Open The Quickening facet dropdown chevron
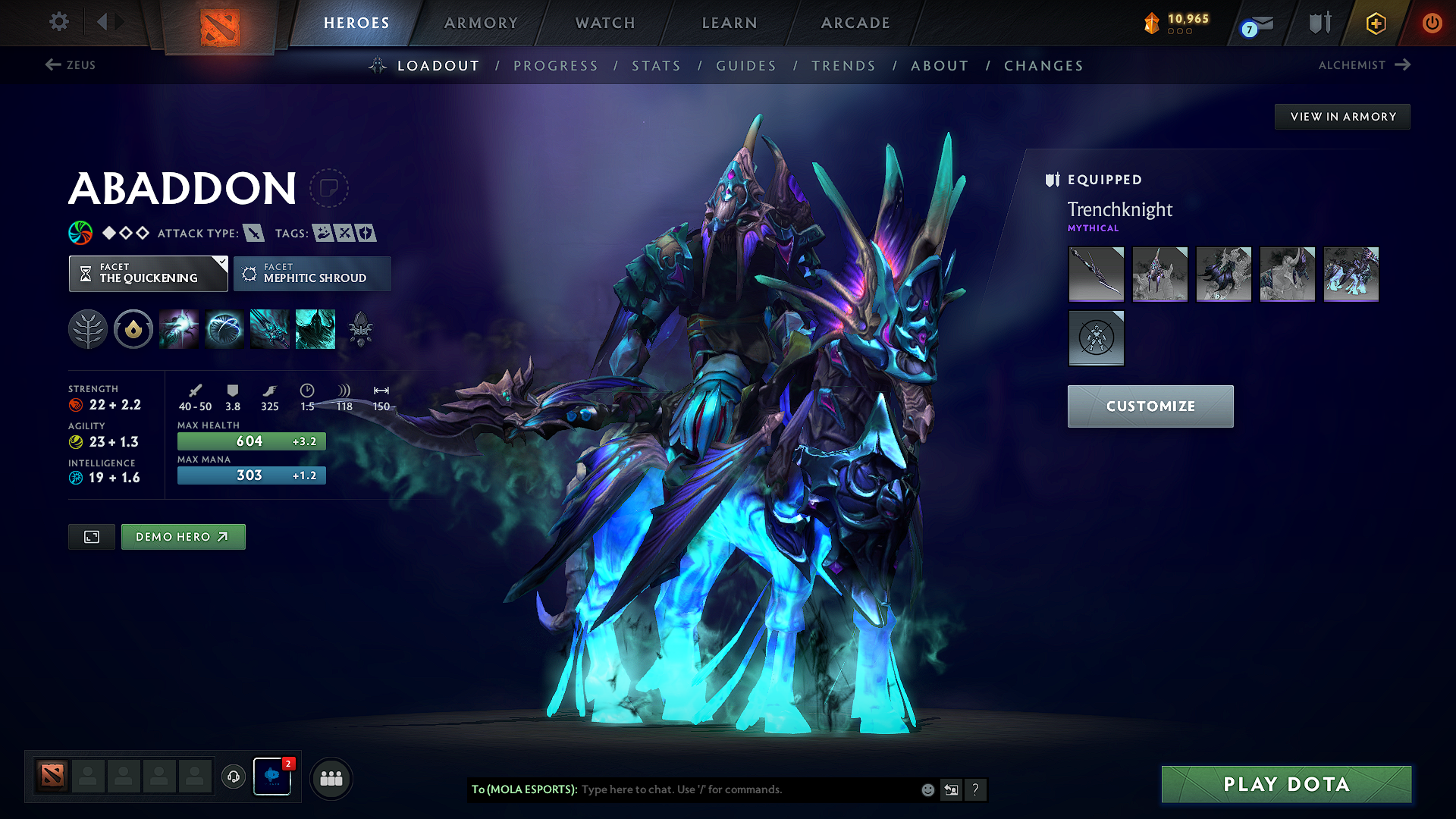Screen dimensions: 1456x819 point(221,264)
